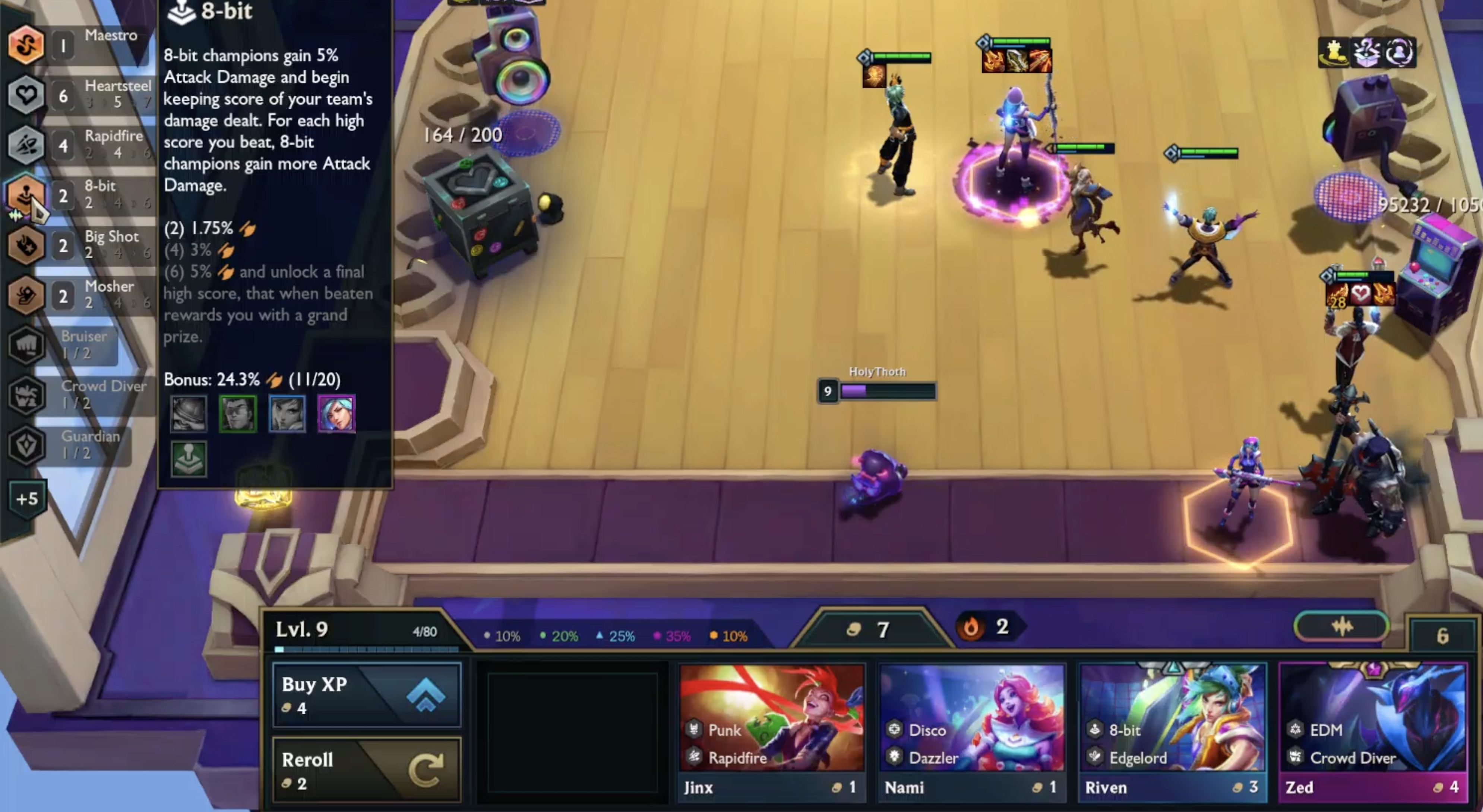The image size is (1483, 812).
Task: Purchase Jinx from the shop
Action: tap(771, 731)
